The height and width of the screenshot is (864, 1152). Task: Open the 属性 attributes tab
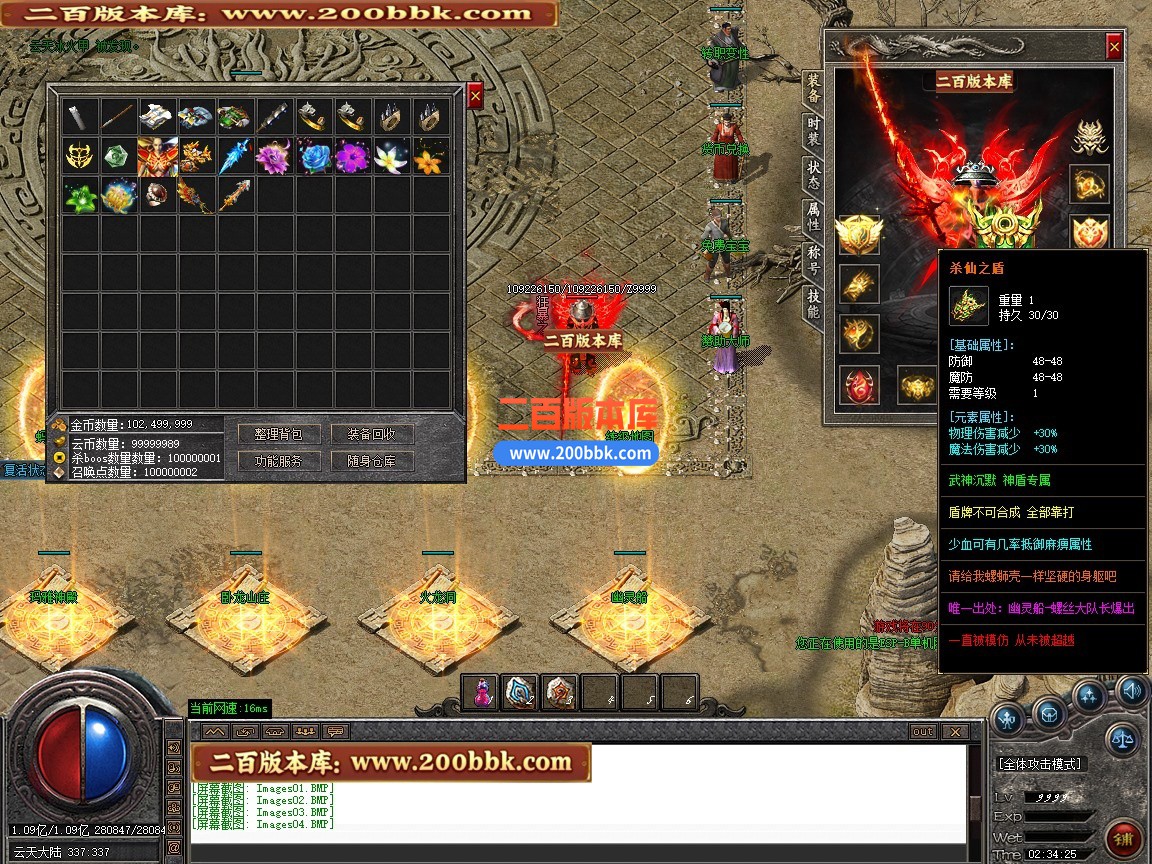[814, 218]
